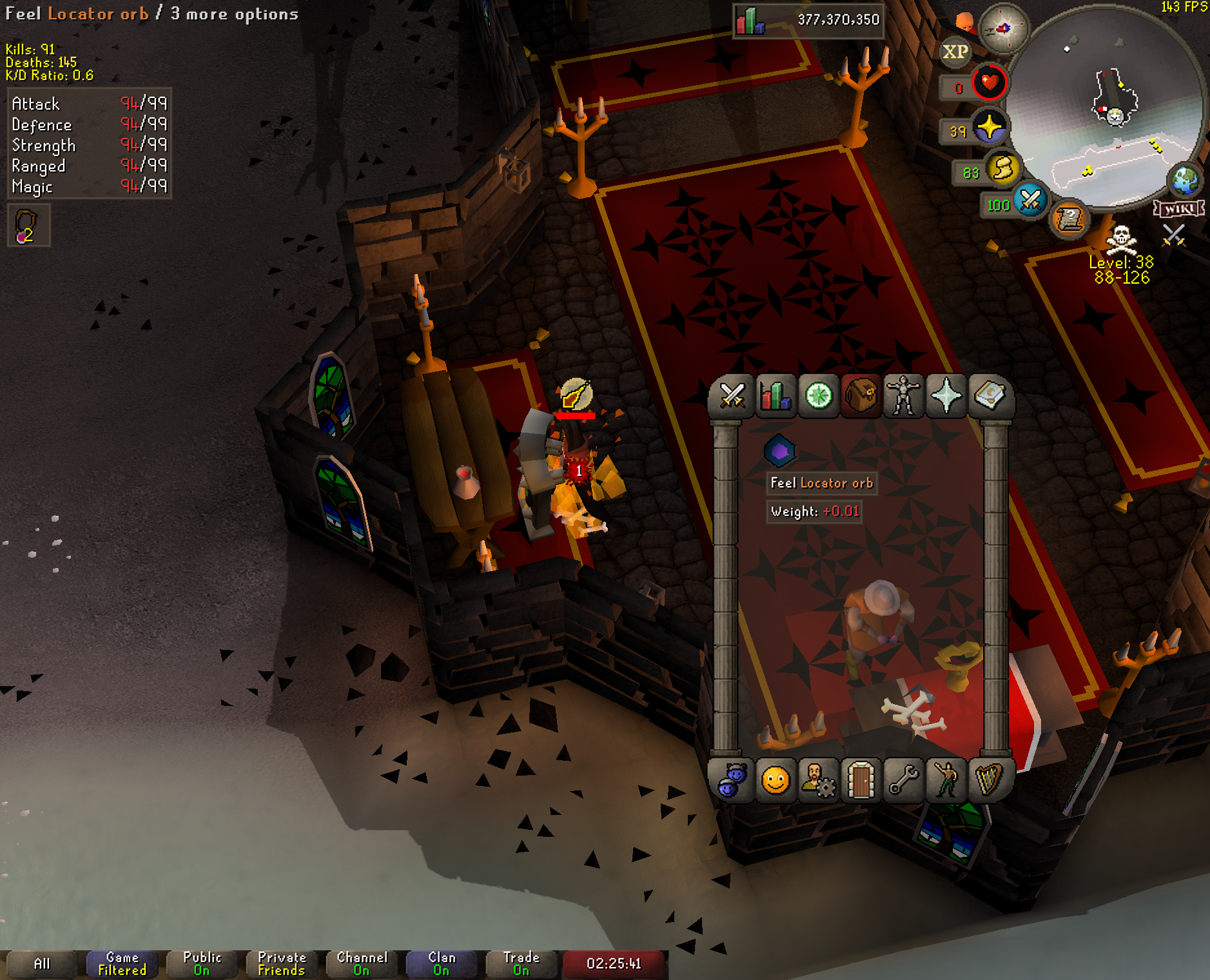Click the Locator orb in inventory
Image resolution: width=1210 pixels, height=980 pixels.
[x=779, y=451]
